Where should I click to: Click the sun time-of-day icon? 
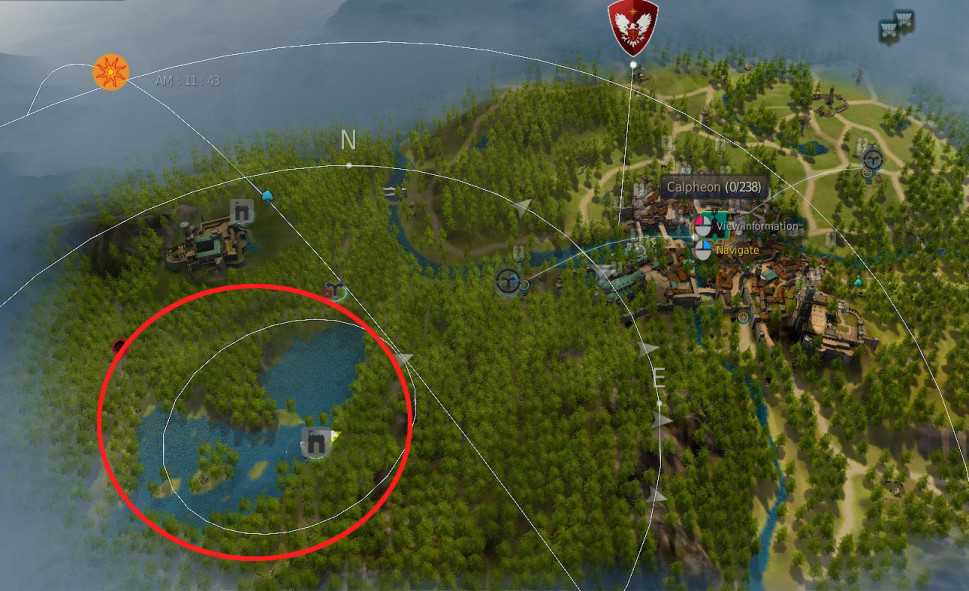(x=110, y=72)
